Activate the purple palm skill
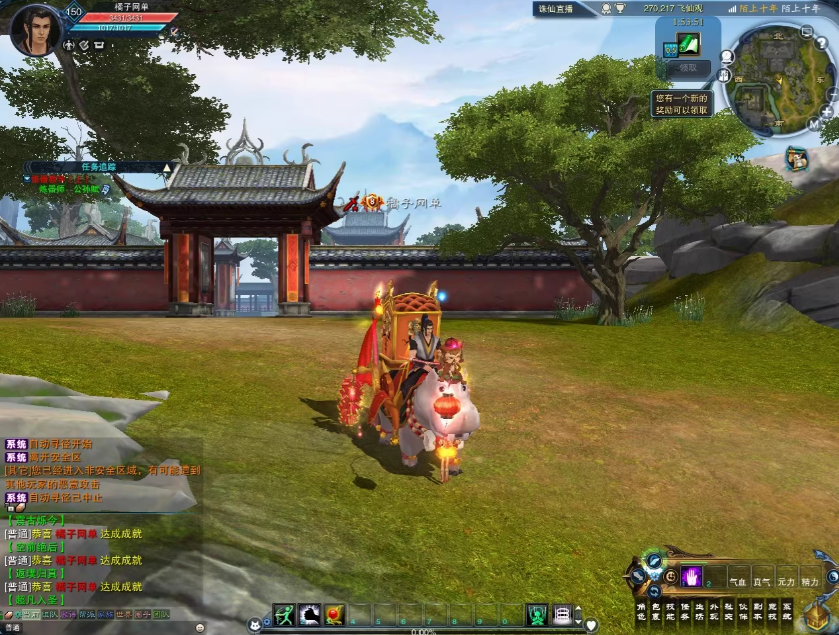This screenshot has height=635, width=839. click(x=691, y=576)
